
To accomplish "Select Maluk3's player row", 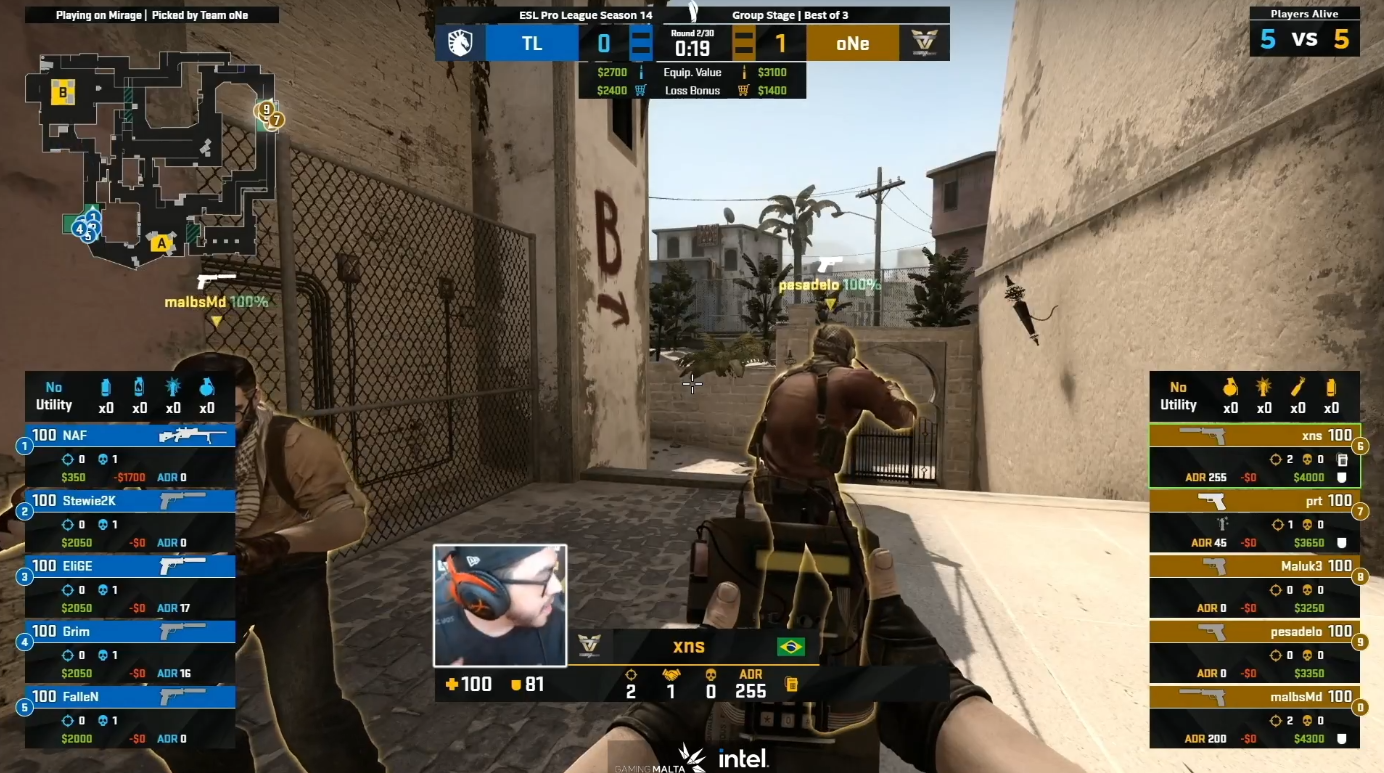I will [x=1254, y=586].
